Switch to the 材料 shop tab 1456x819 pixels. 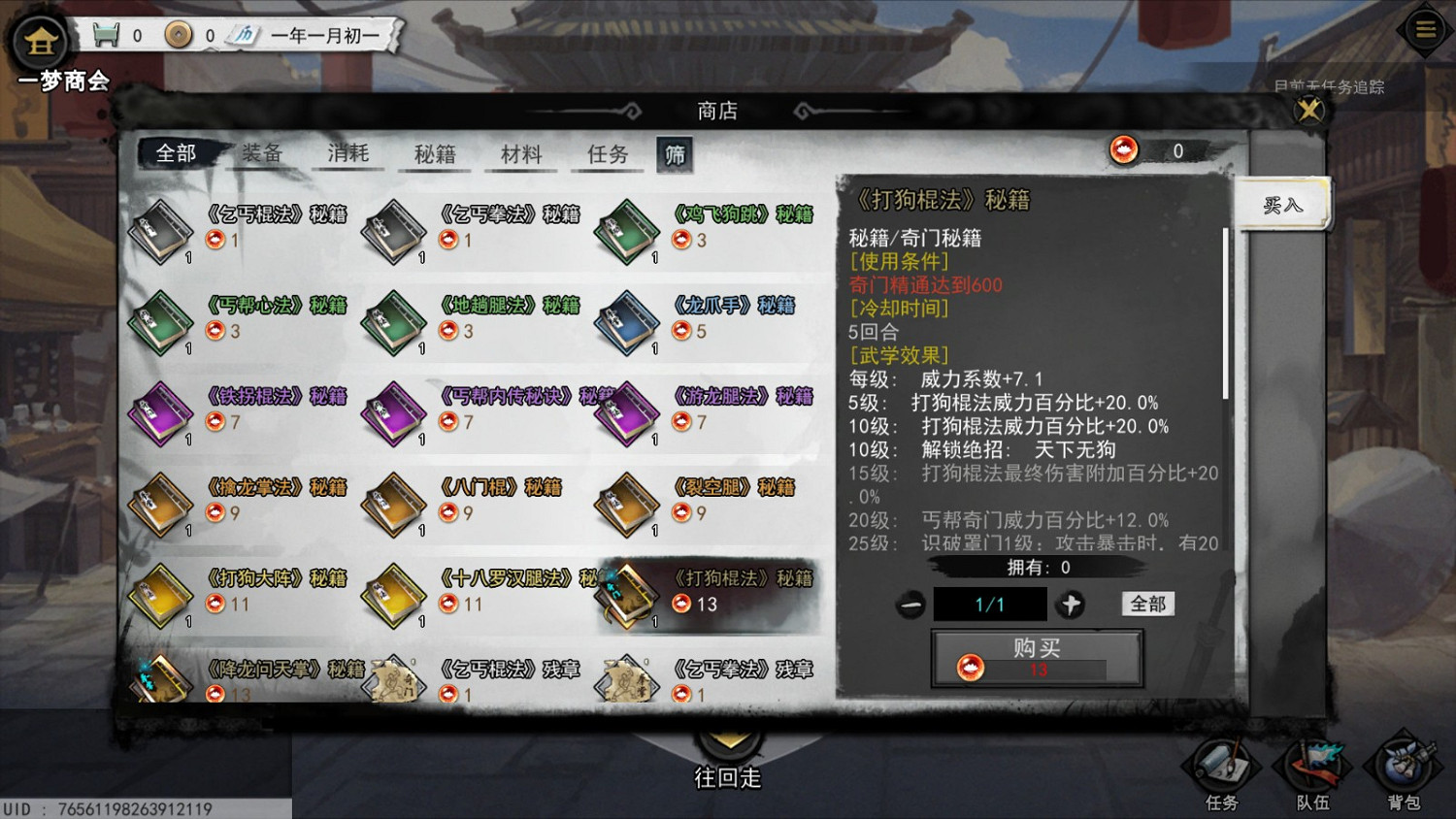click(520, 154)
